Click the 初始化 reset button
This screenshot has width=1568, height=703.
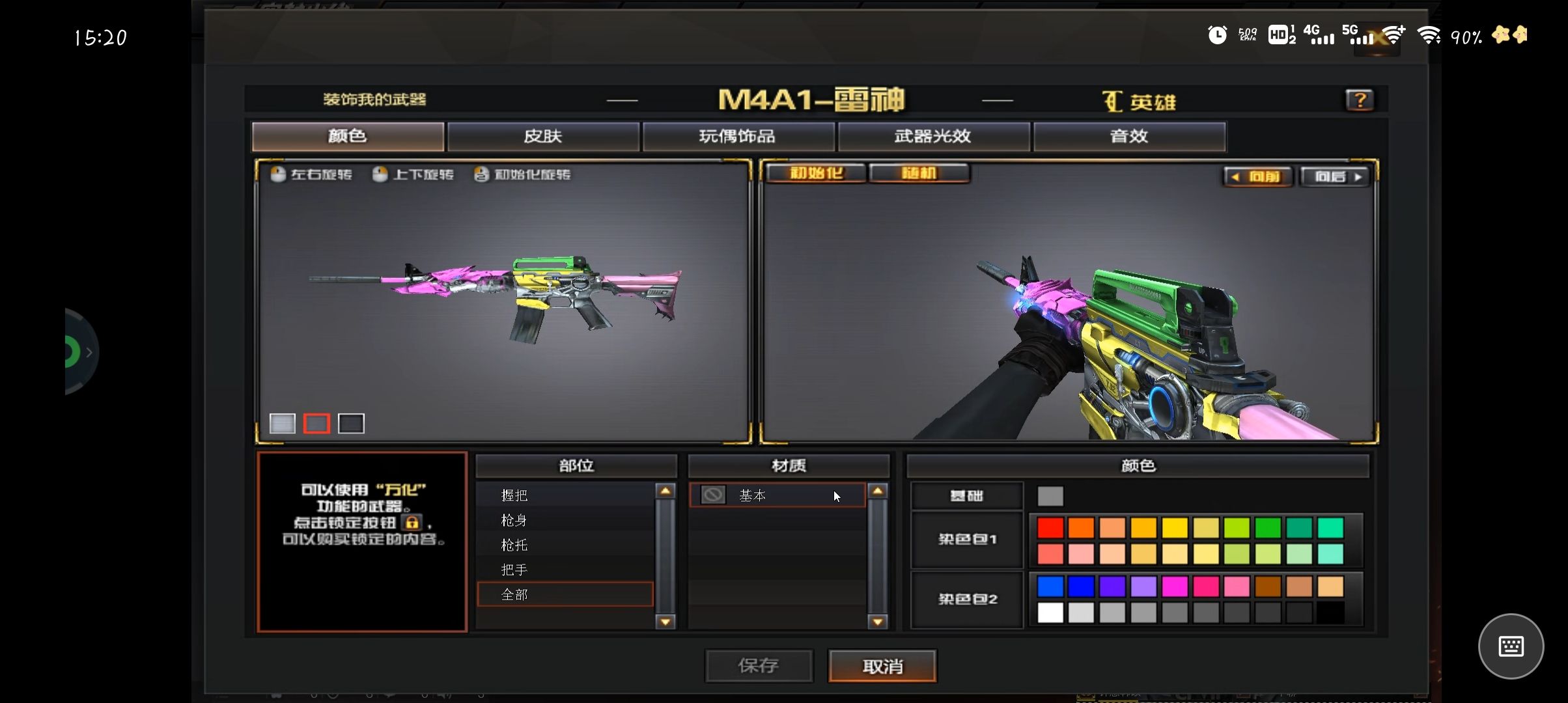[x=816, y=173]
